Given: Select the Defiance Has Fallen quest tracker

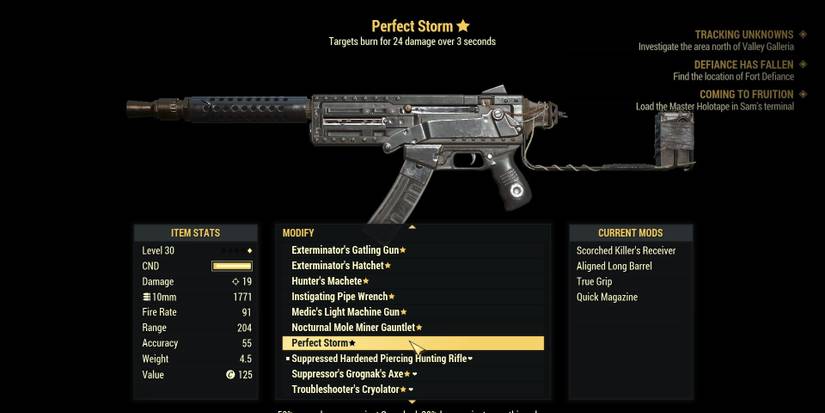Looking at the screenshot, I should [743, 65].
